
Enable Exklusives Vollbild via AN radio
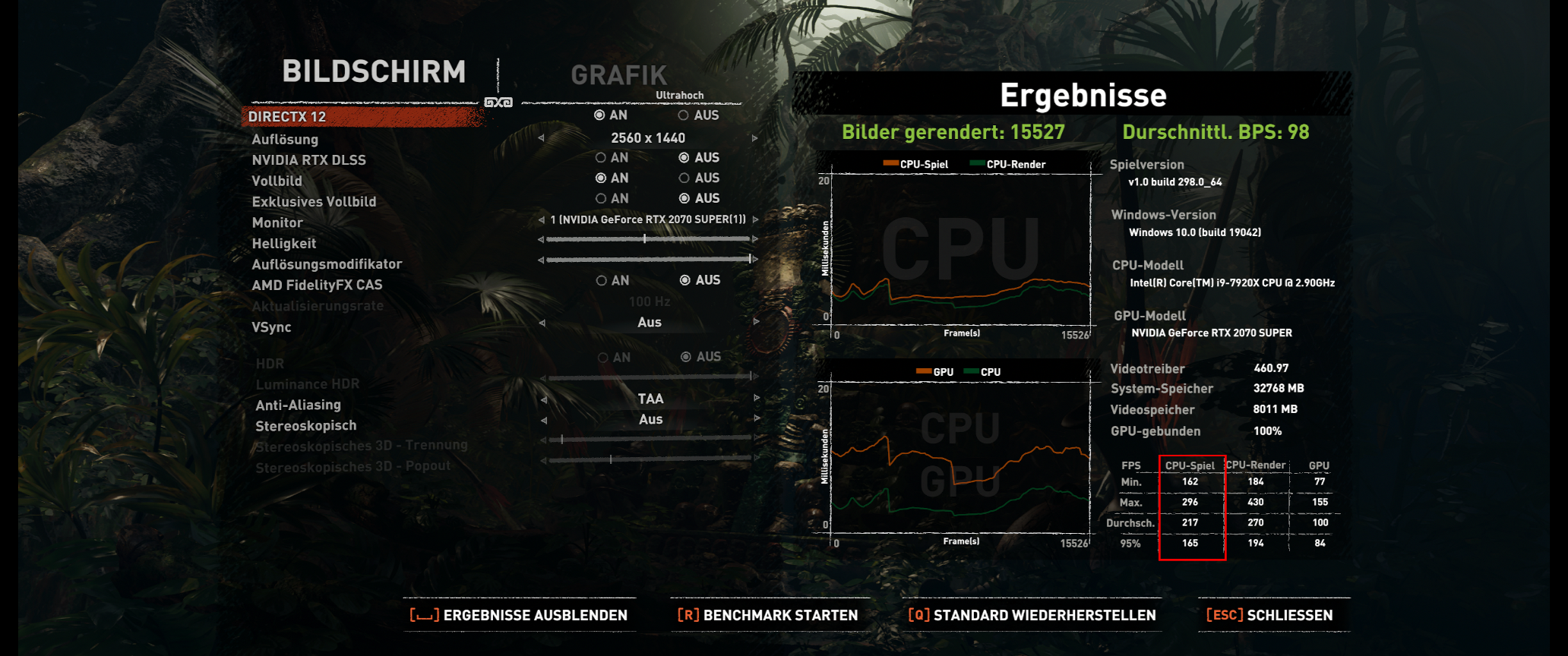(602, 198)
